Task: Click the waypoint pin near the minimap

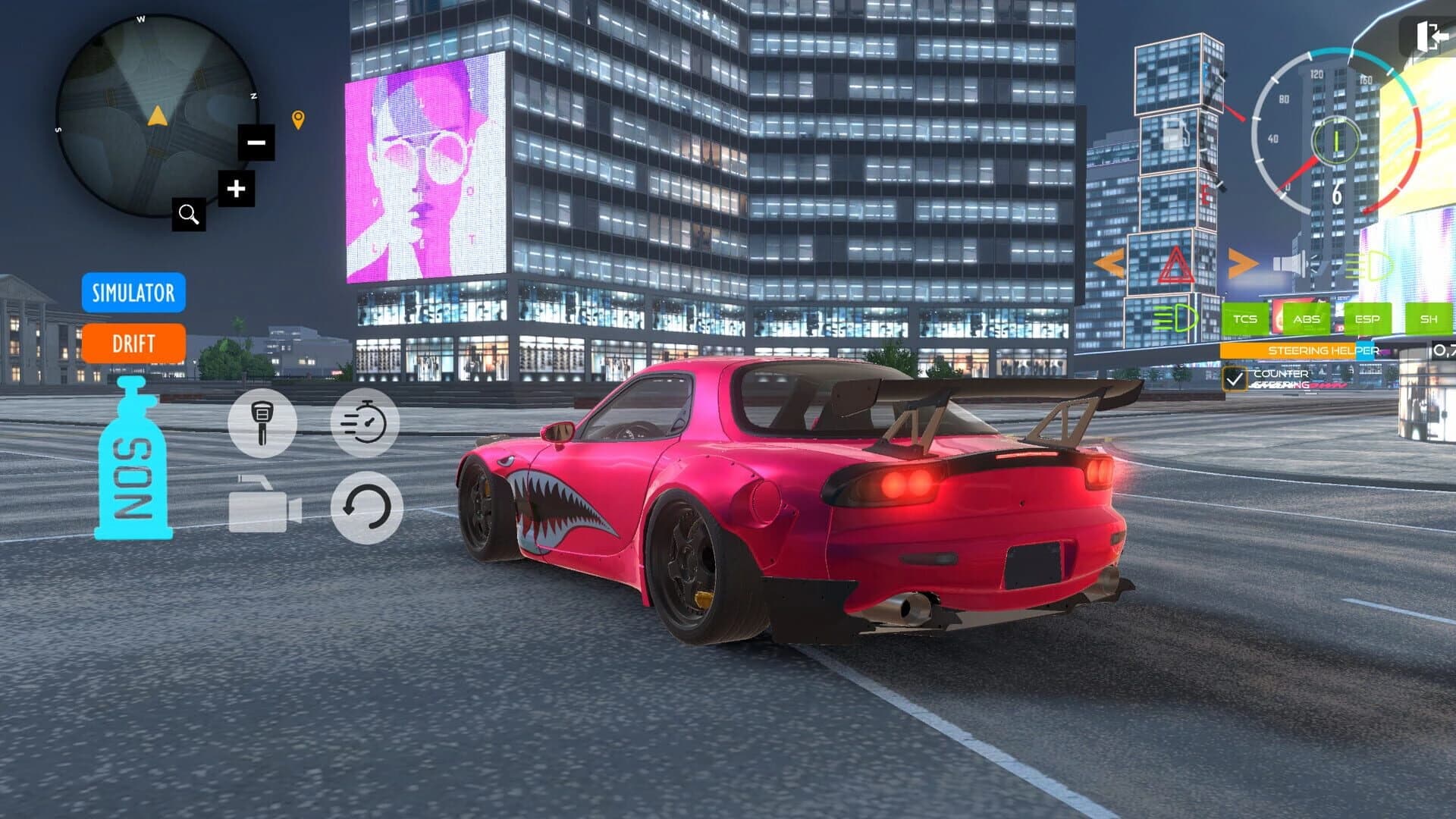Action: point(299,118)
